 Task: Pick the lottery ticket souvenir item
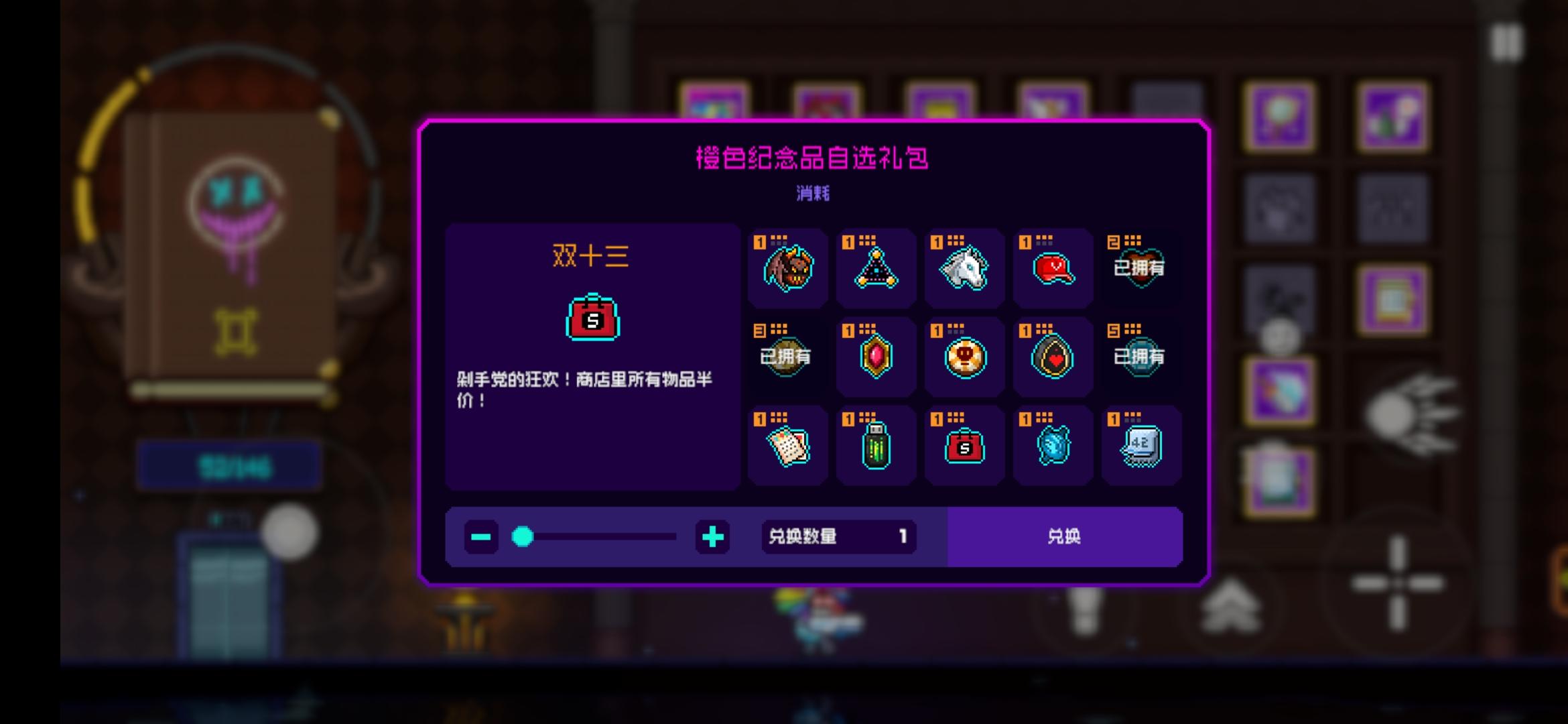click(x=787, y=445)
